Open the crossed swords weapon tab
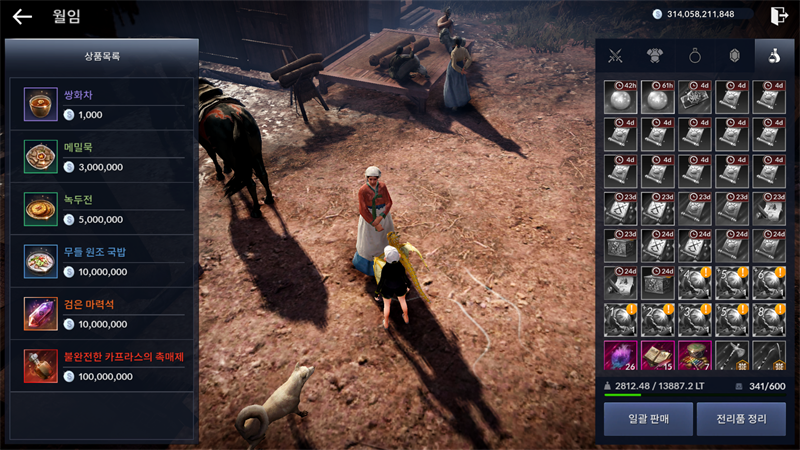 [x=616, y=57]
